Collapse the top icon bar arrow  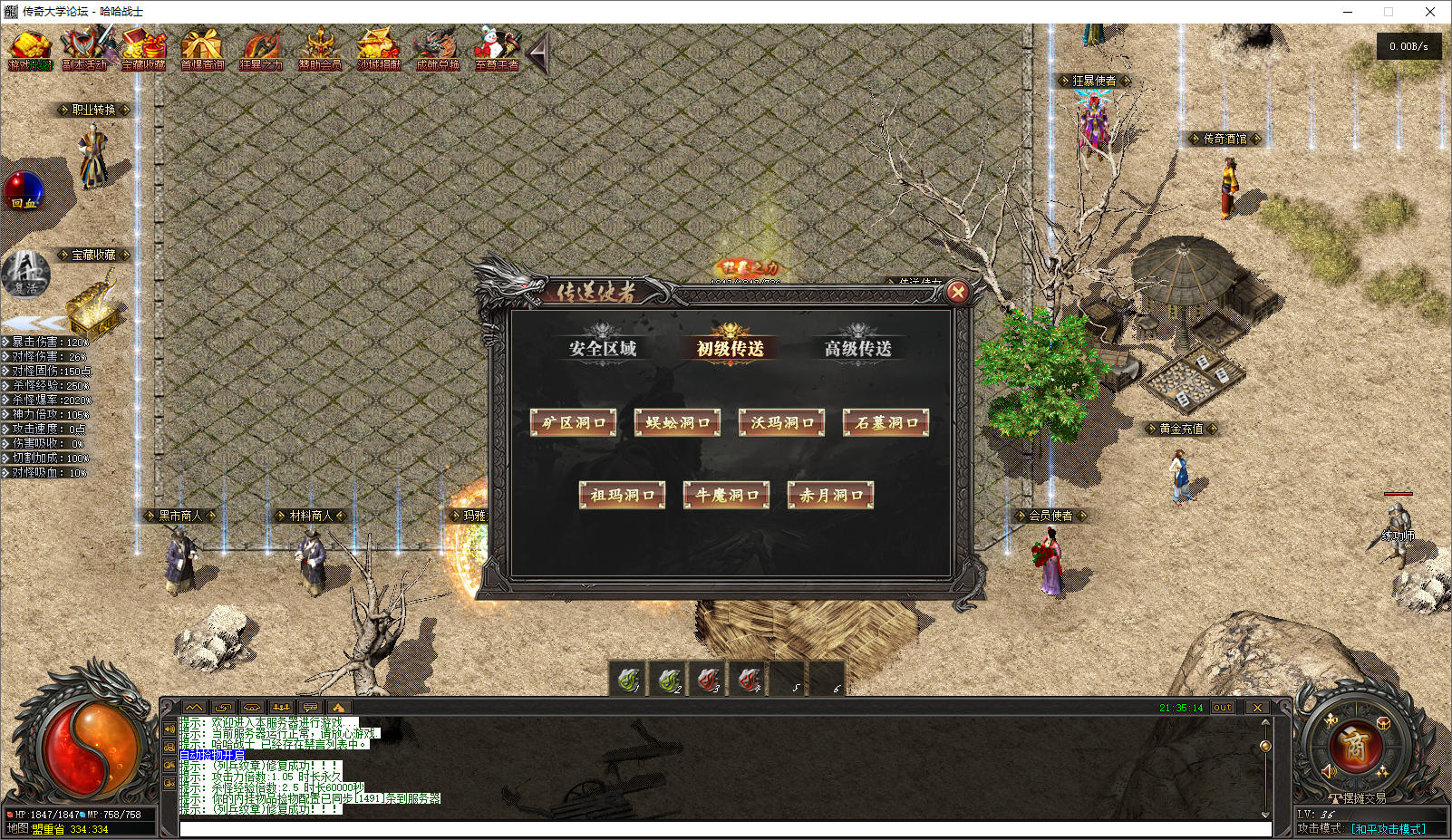pos(539,54)
